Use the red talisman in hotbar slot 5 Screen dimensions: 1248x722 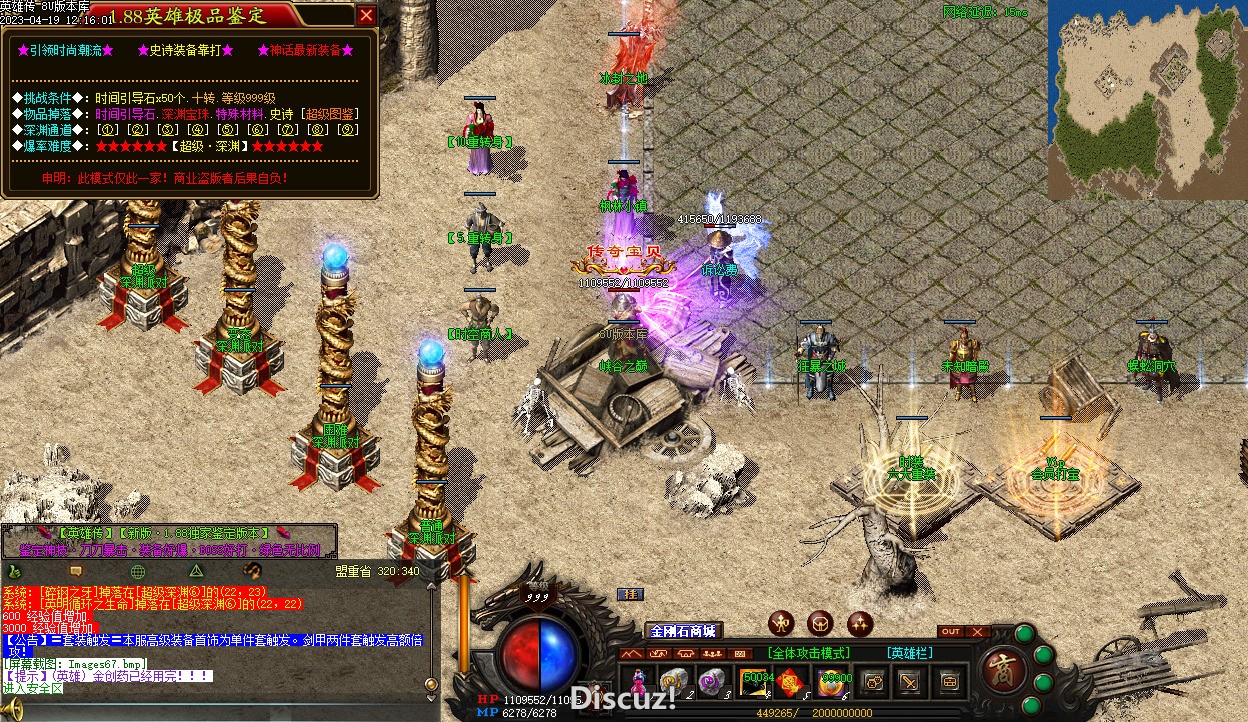tap(794, 681)
